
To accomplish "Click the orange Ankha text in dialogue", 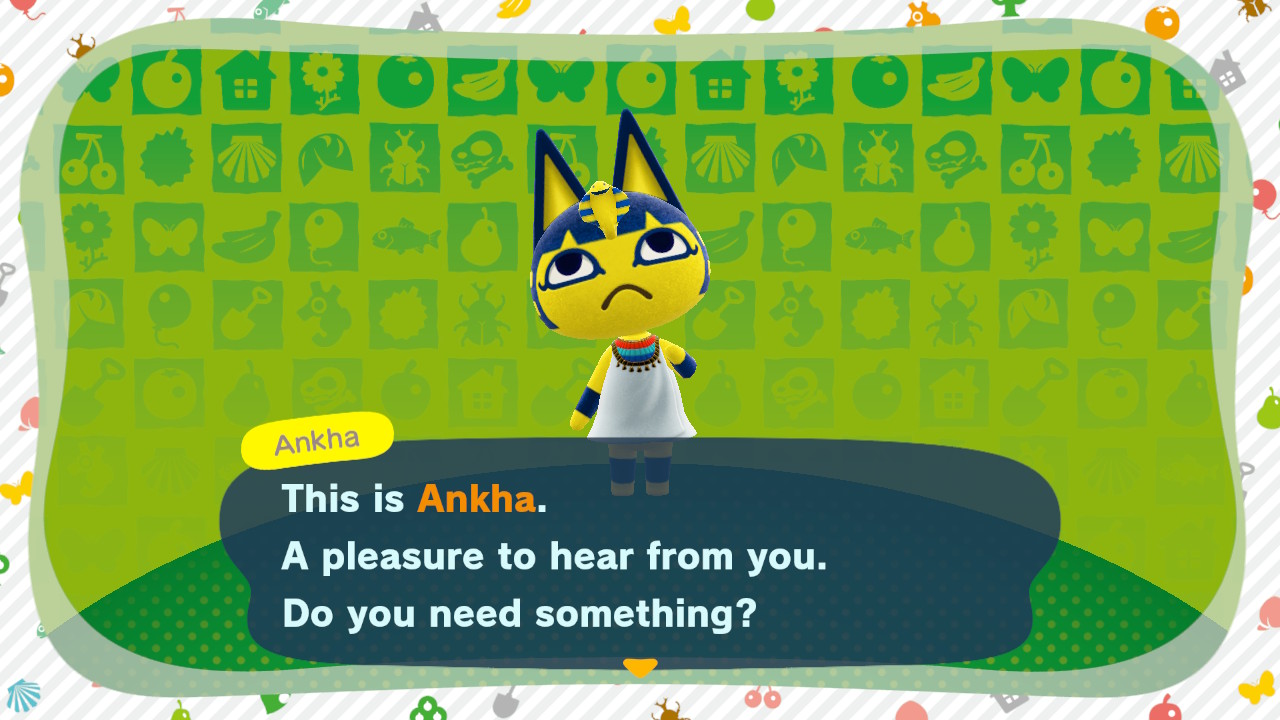I will pos(473,500).
